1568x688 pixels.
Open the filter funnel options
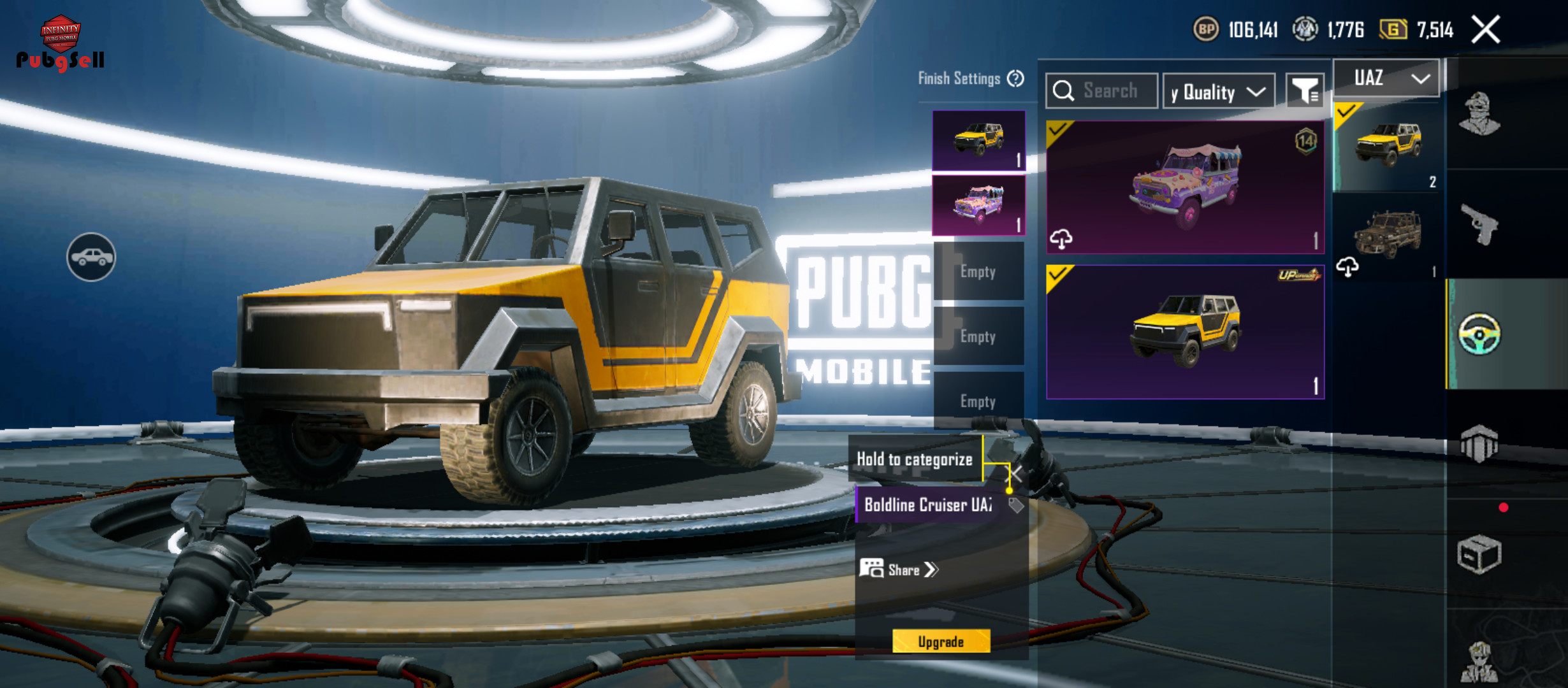pyautogui.click(x=1305, y=92)
